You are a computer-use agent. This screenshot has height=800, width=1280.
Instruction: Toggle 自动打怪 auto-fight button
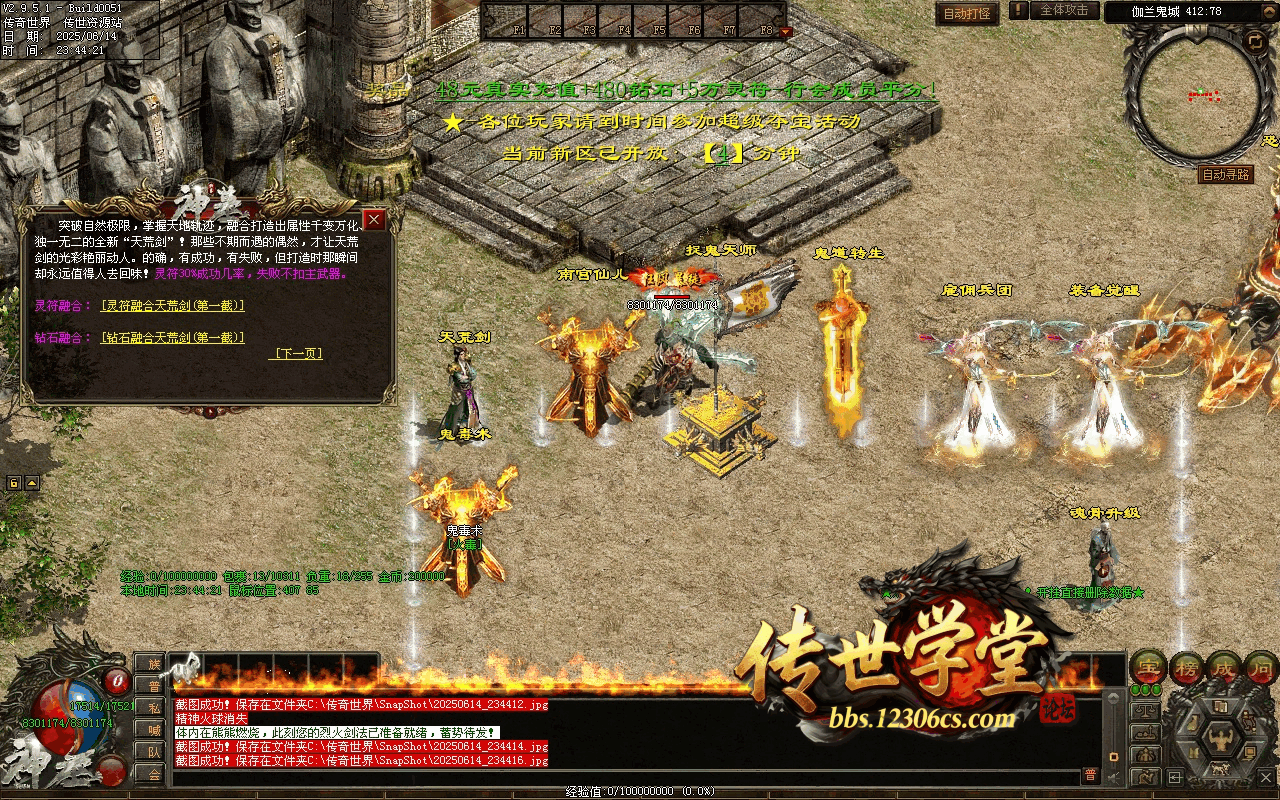(x=967, y=14)
